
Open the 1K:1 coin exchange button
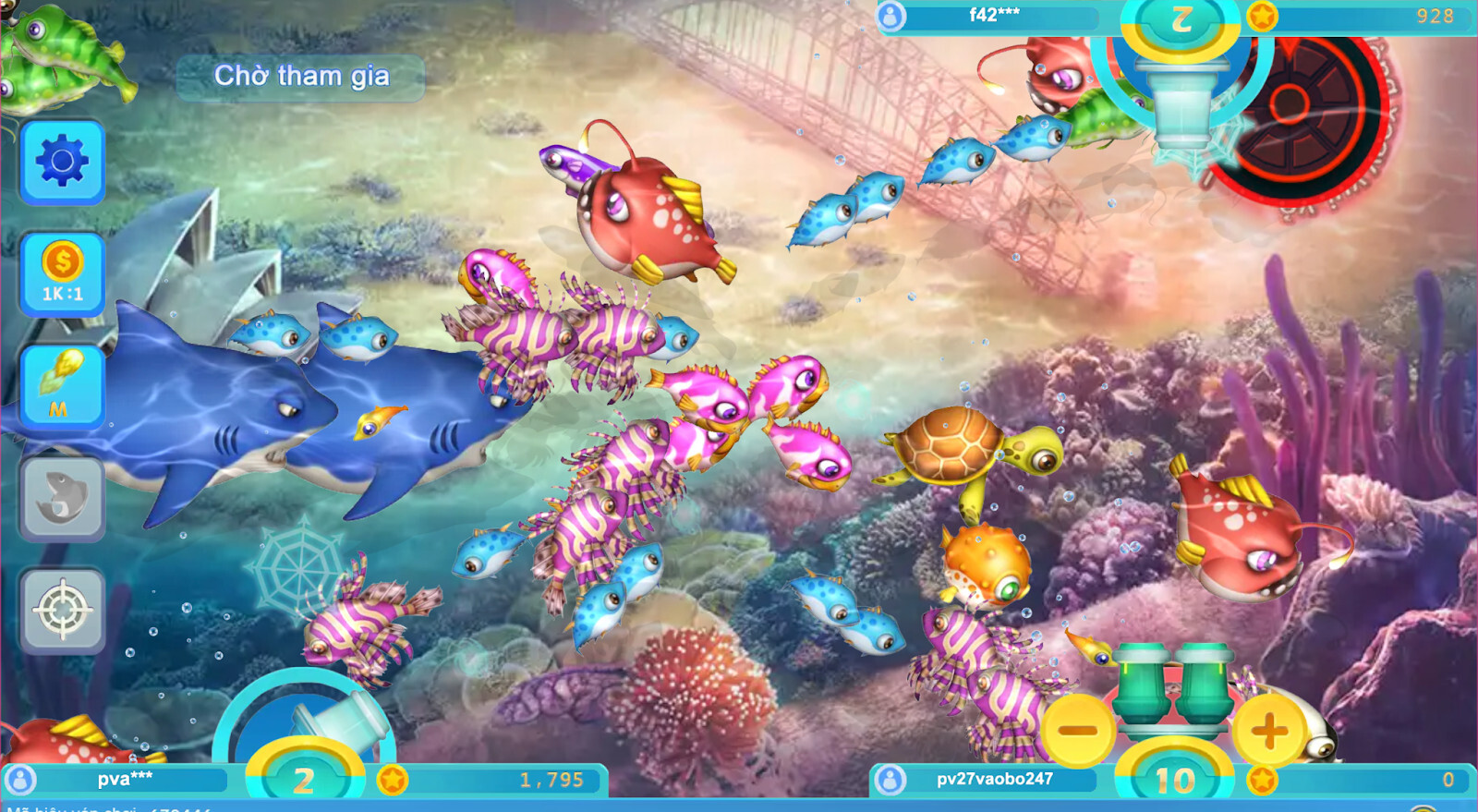pyautogui.click(x=62, y=274)
